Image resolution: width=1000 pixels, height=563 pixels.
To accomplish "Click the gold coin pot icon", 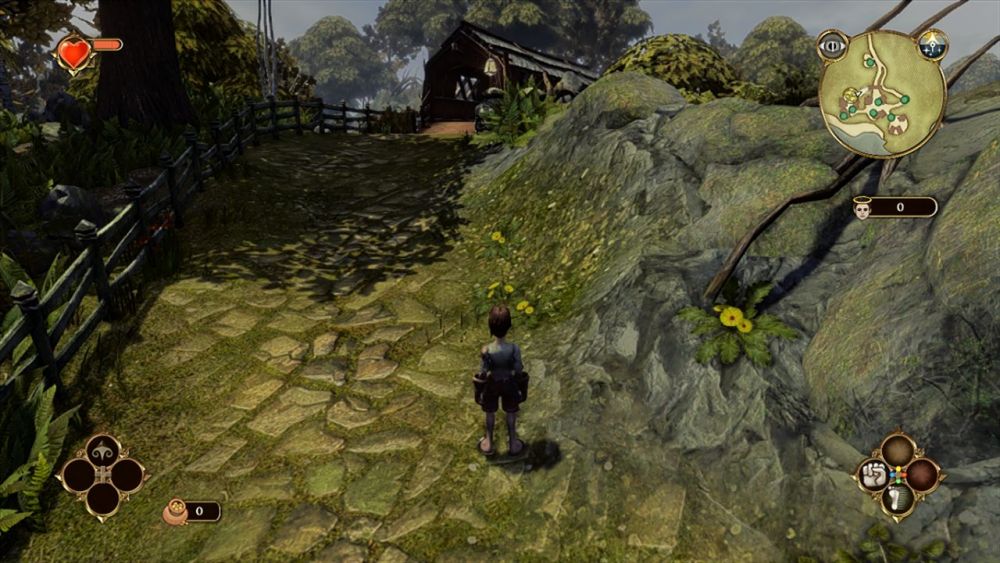I will 175,512.
